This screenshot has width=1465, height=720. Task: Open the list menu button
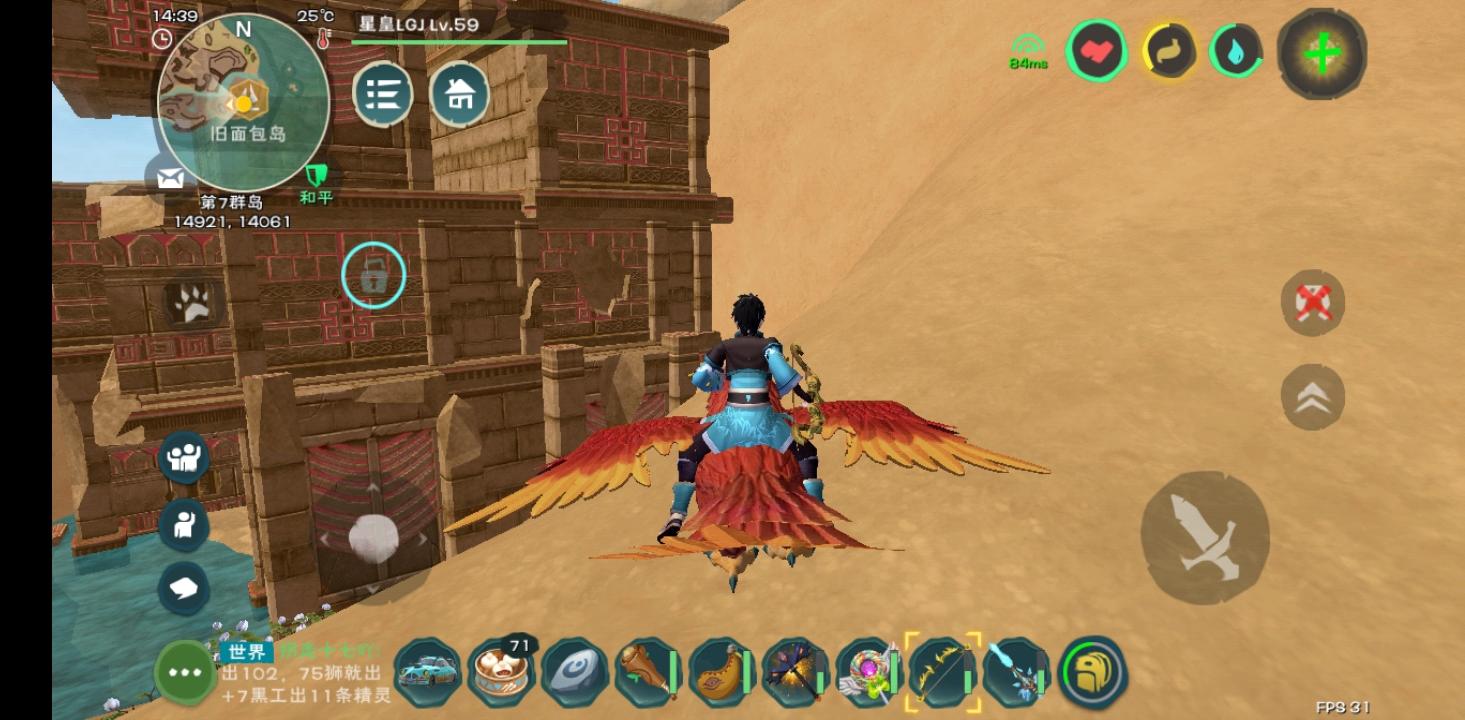click(x=383, y=94)
